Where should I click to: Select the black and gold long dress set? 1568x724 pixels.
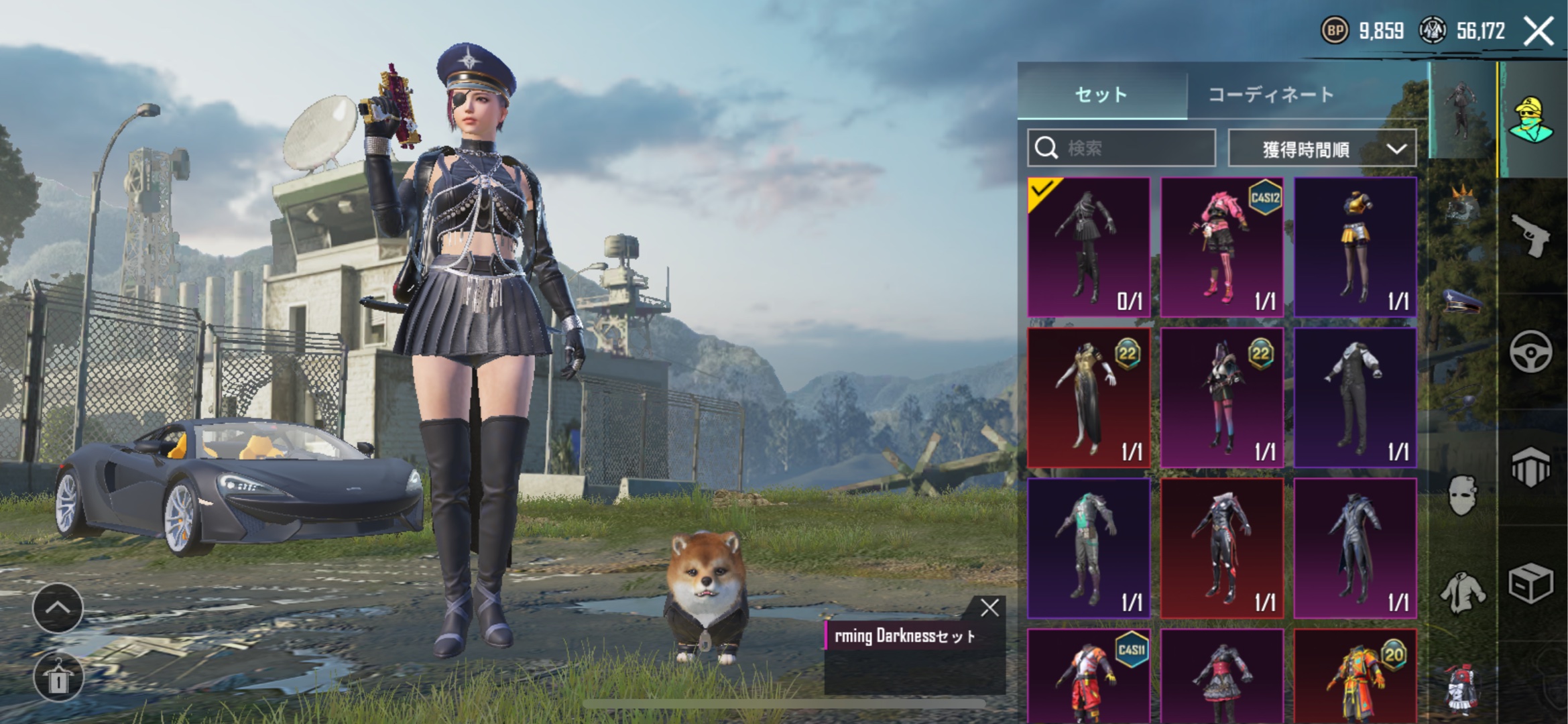(x=1089, y=397)
